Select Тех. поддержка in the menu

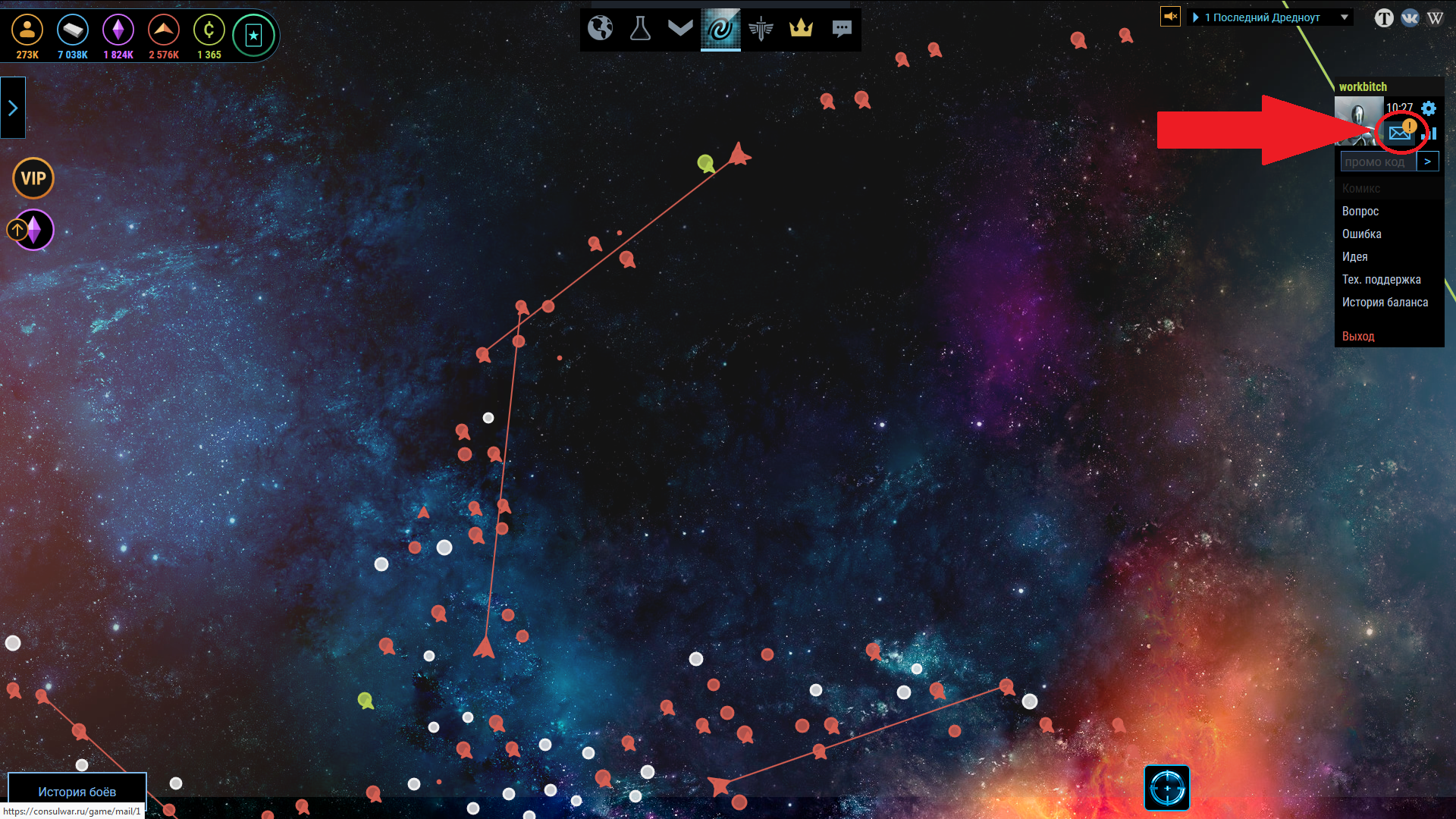point(1381,280)
